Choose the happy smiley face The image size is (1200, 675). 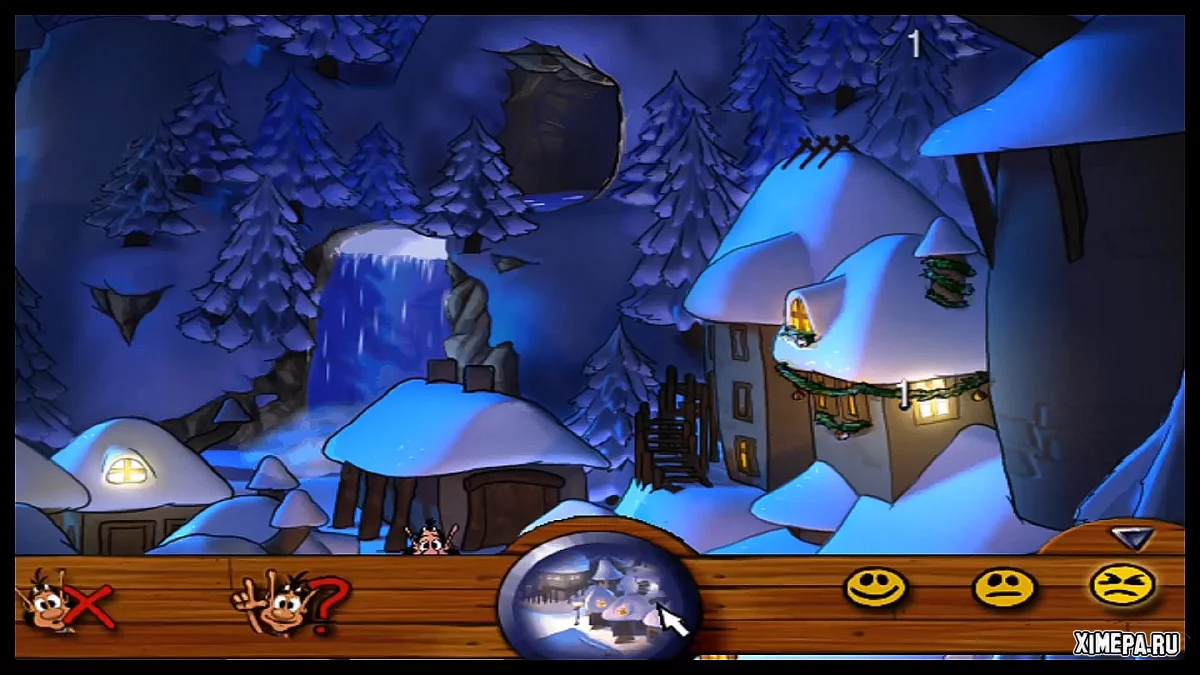point(875,587)
